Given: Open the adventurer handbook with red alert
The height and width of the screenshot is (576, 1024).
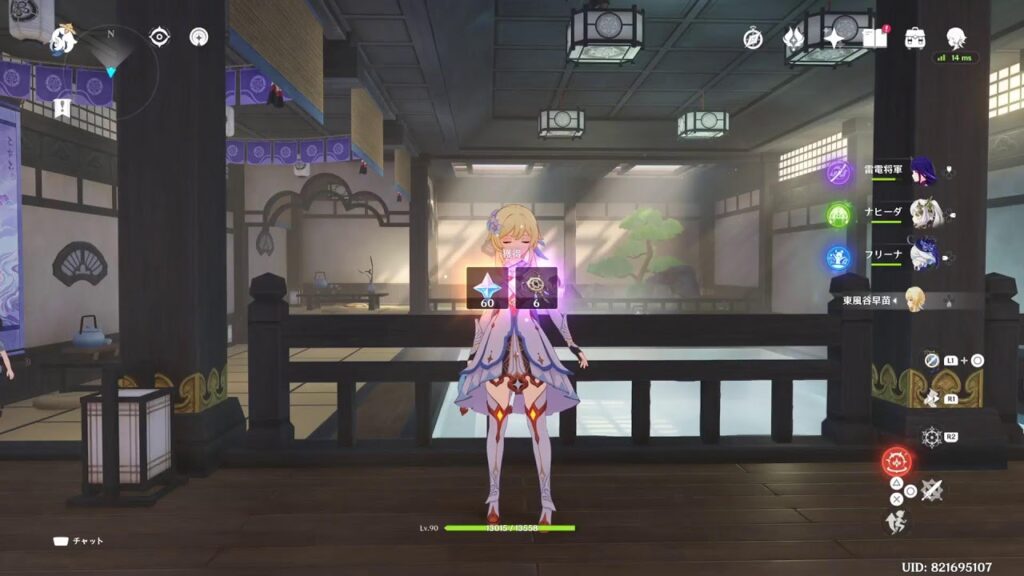Looking at the screenshot, I should 874,39.
